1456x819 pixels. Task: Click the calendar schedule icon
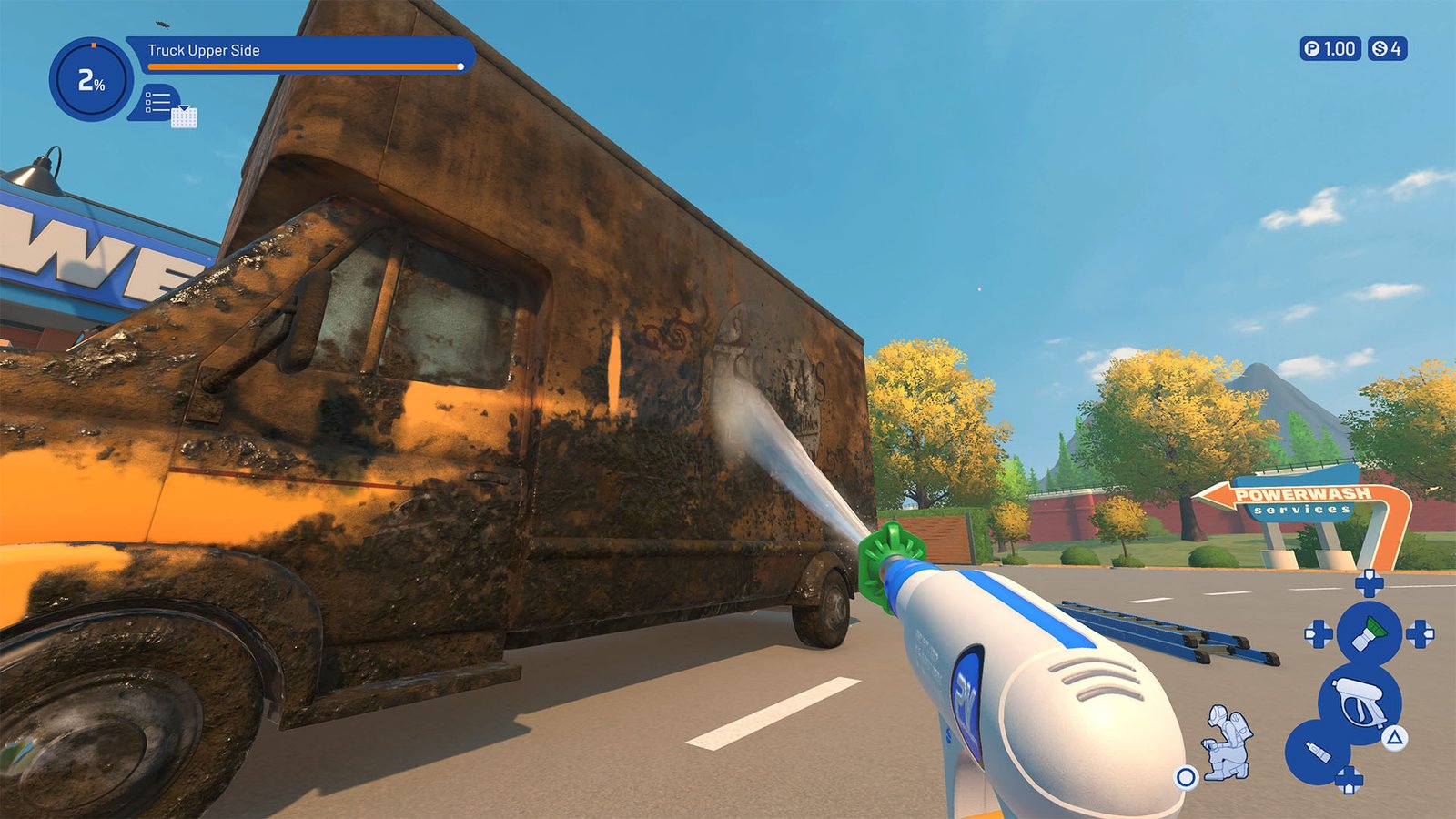pyautogui.click(x=185, y=117)
